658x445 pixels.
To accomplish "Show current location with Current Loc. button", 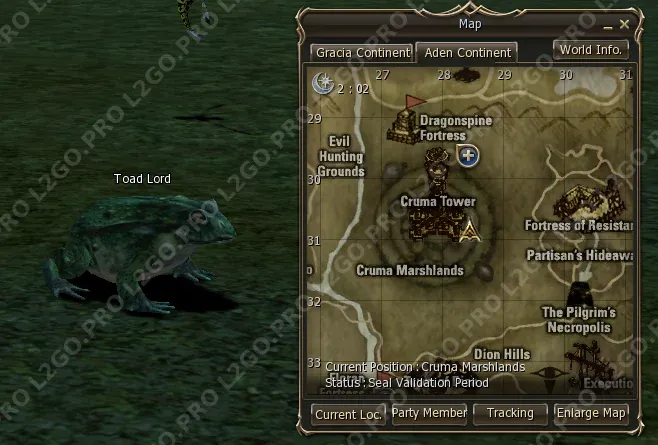I will click(x=348, y=413).
